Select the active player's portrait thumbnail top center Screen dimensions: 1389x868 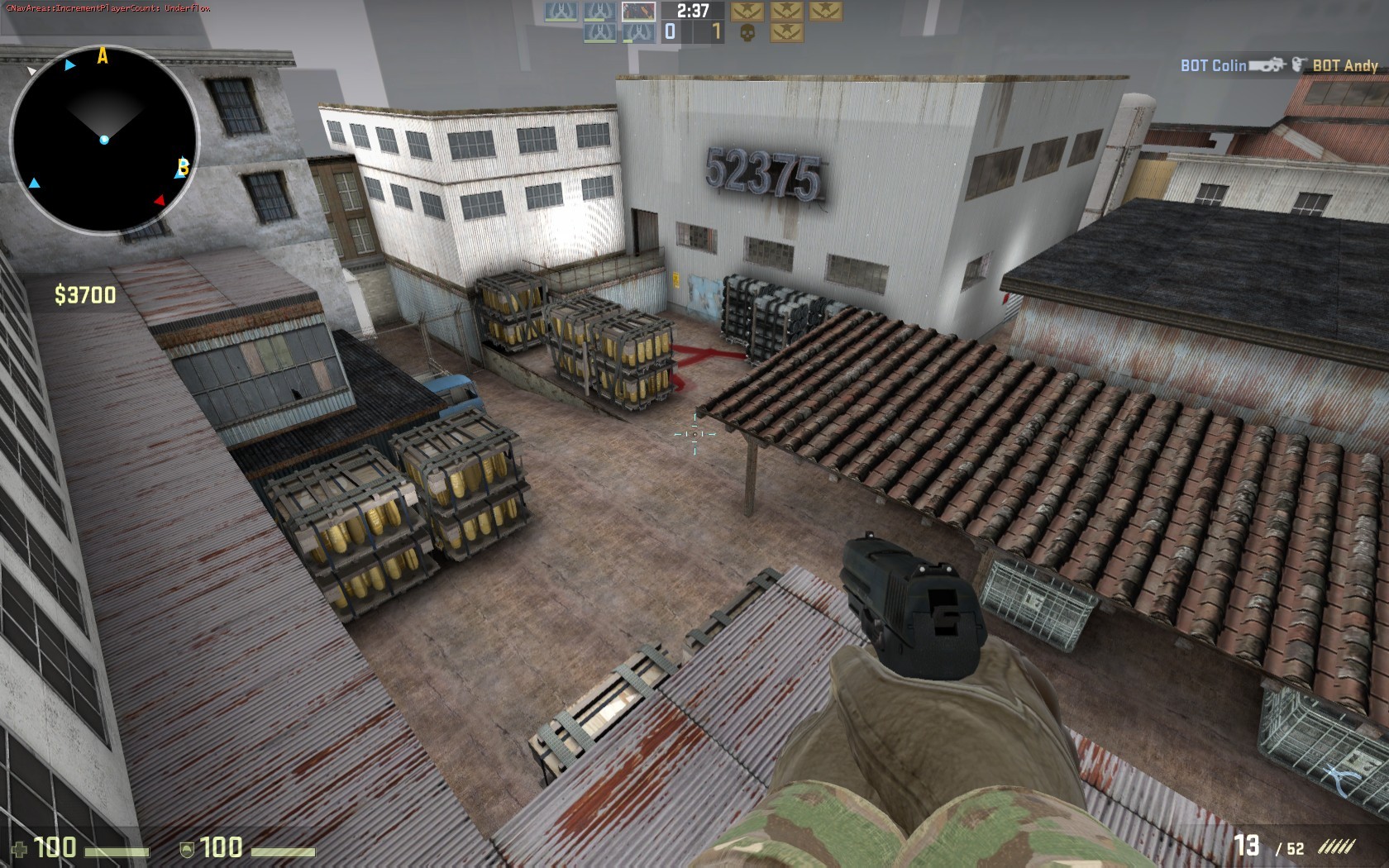click(639, 11)
